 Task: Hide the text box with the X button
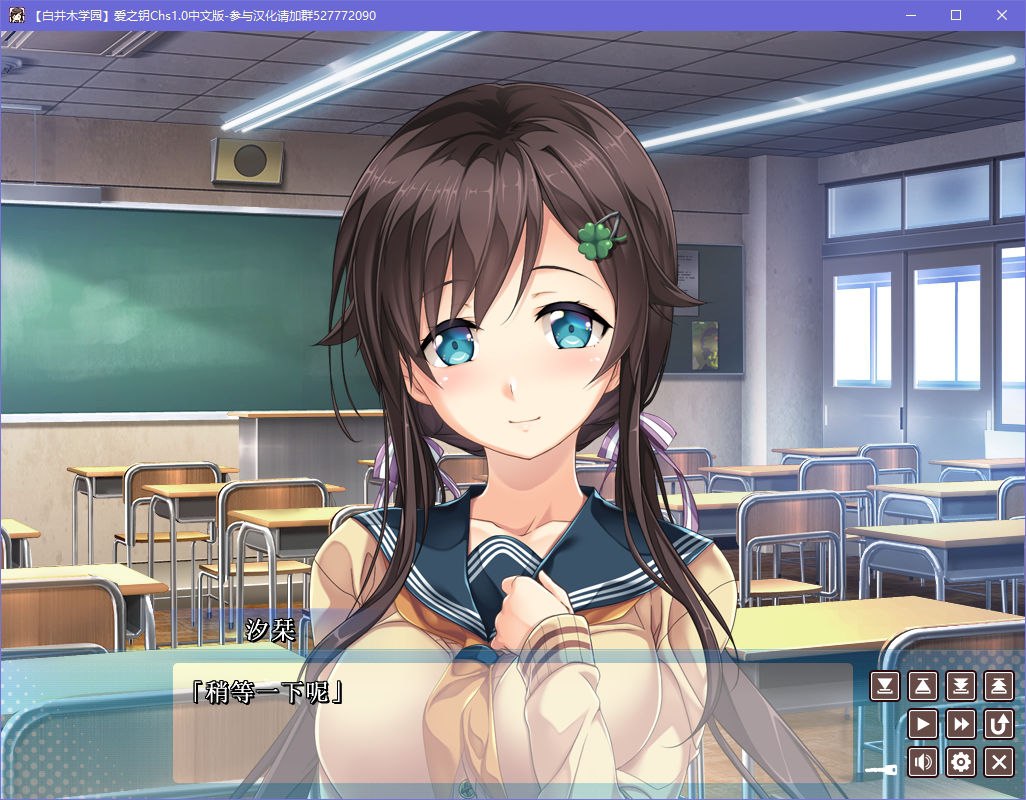pos(999,762)
